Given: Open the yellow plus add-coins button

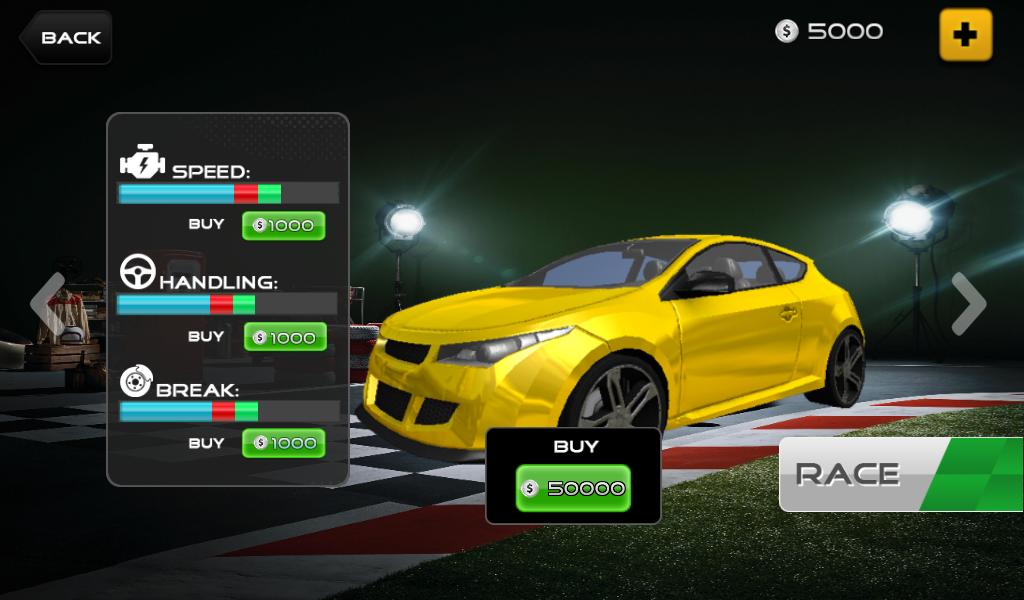Looking at the screenshot, I should click(x=965, y=35).
